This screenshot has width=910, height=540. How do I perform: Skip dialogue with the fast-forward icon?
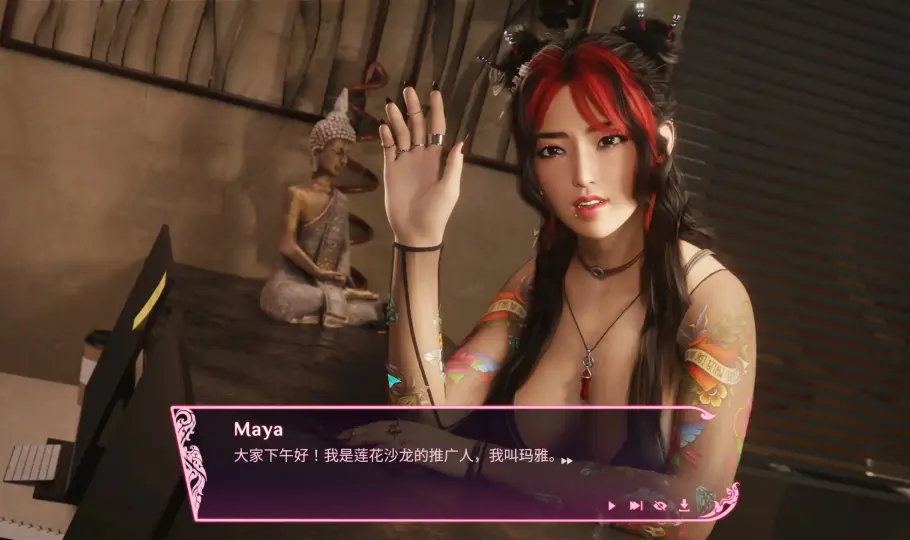click(635, 506)
